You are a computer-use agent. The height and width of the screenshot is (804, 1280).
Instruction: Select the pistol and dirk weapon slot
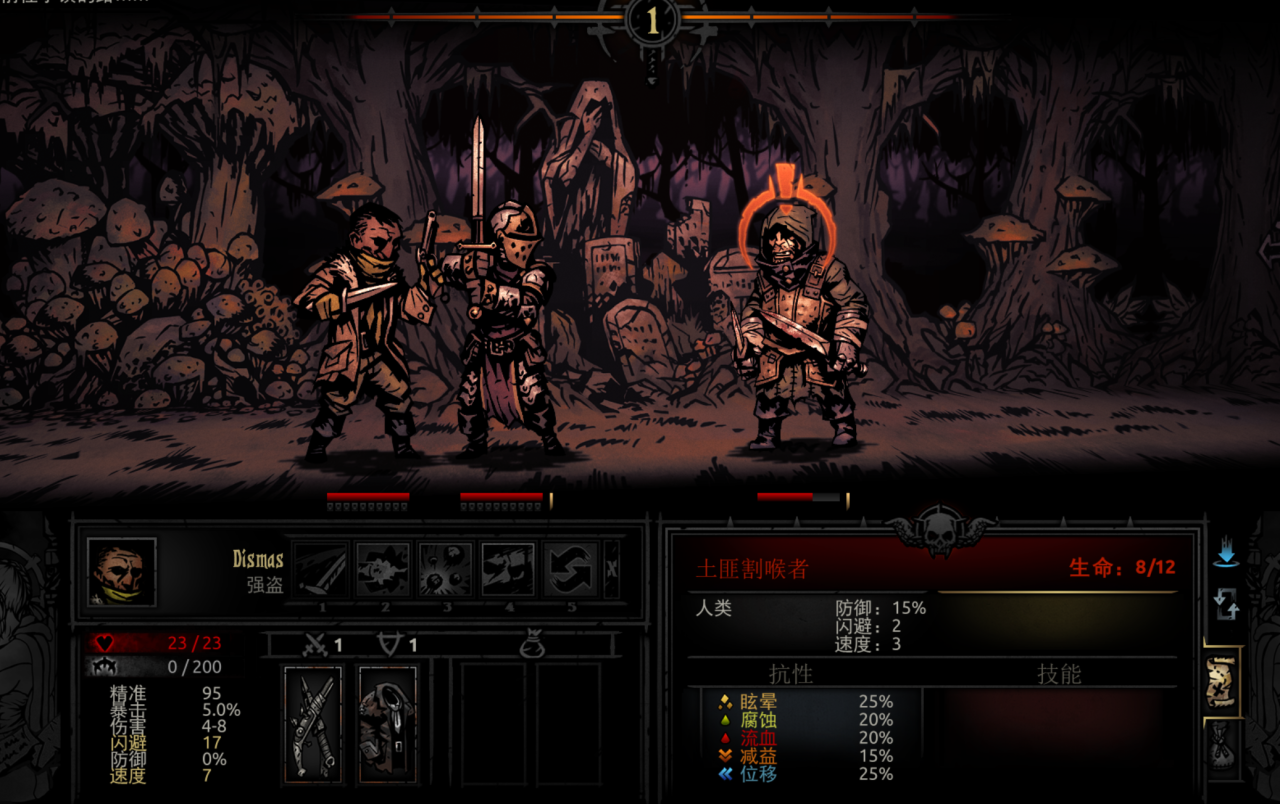point(313,723)
